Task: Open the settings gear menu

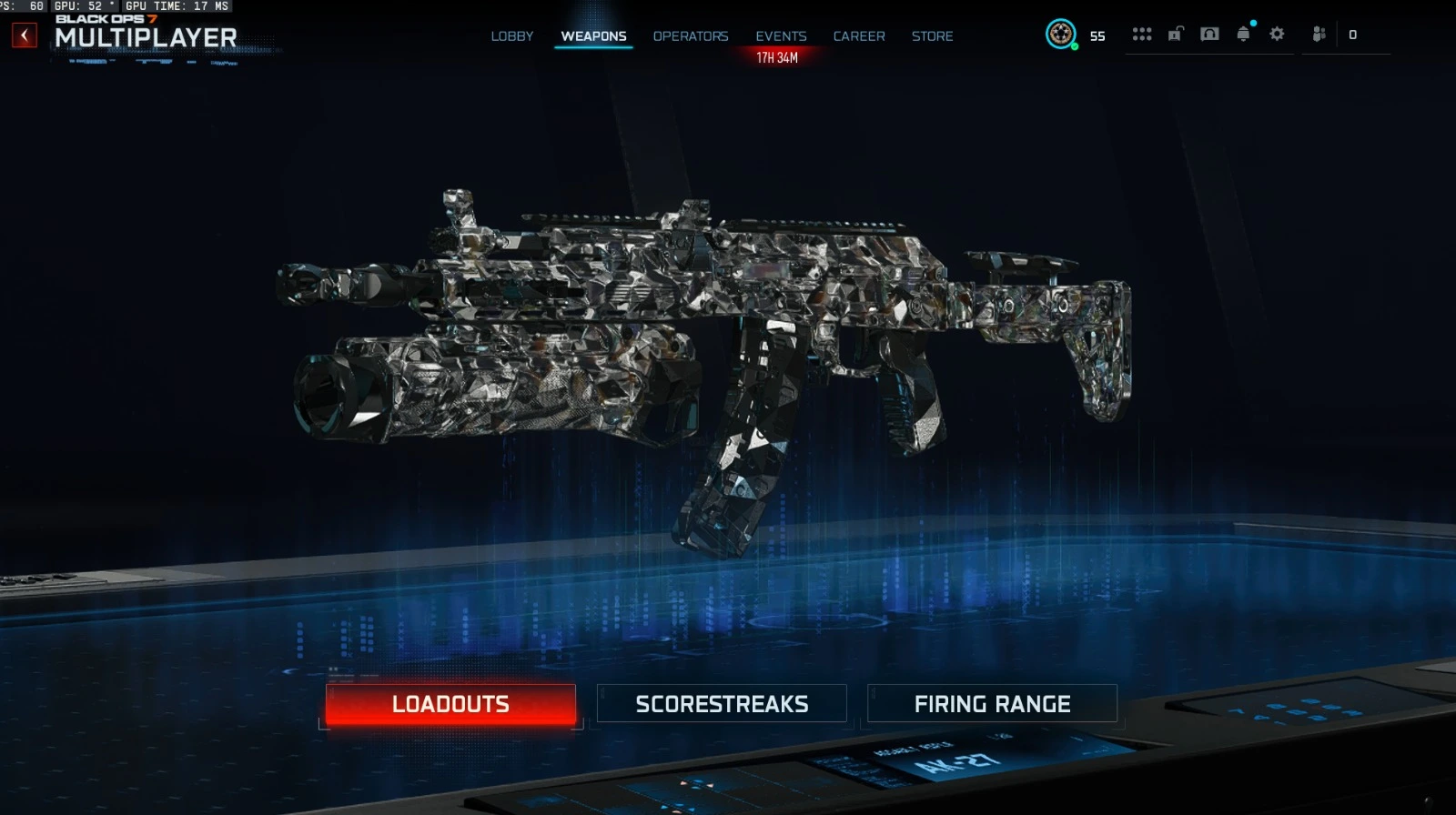Action: pos(1277,34)
